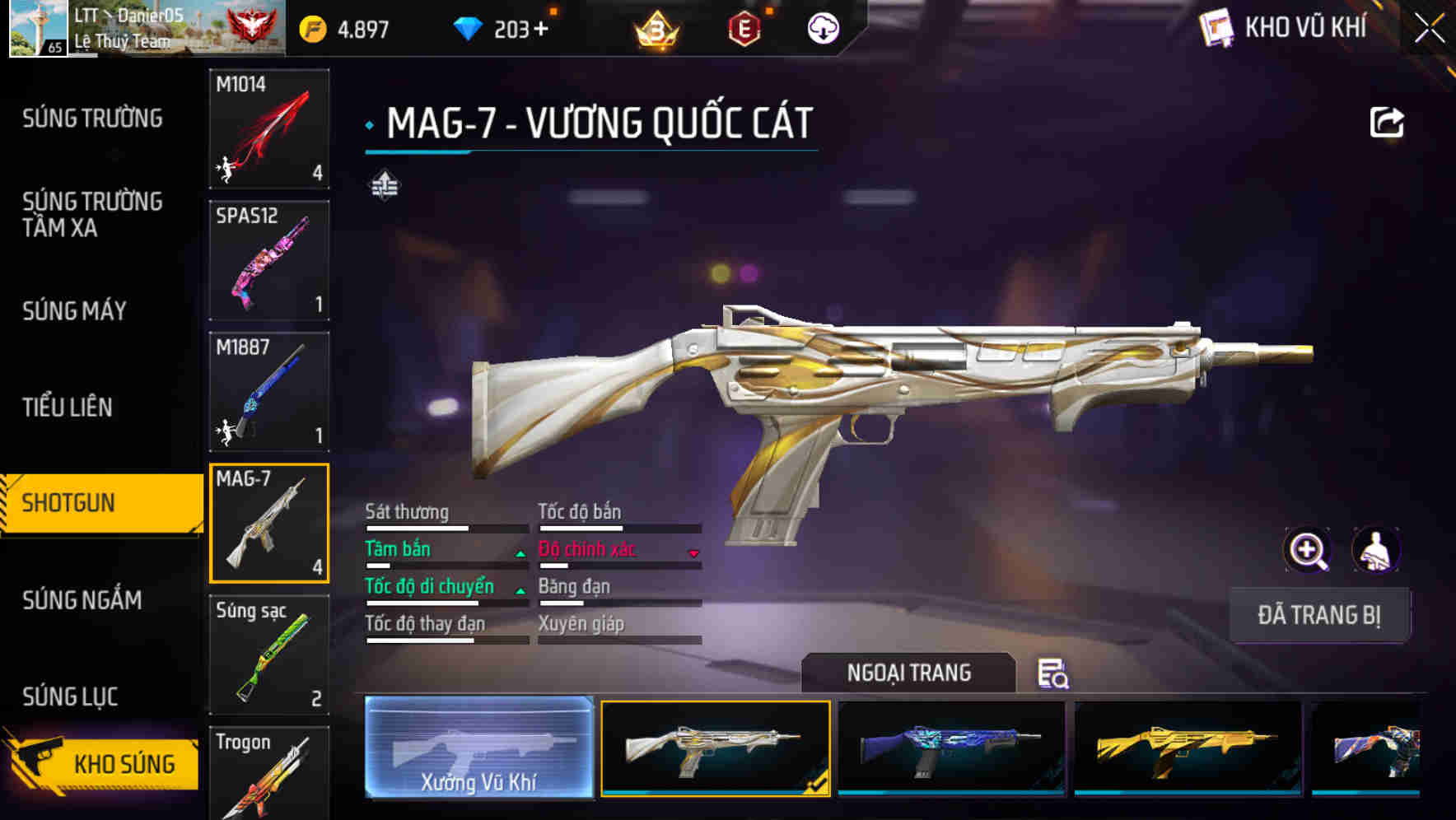
Task: Select the Súng sạc weapon slot
Action: point(269,655)
